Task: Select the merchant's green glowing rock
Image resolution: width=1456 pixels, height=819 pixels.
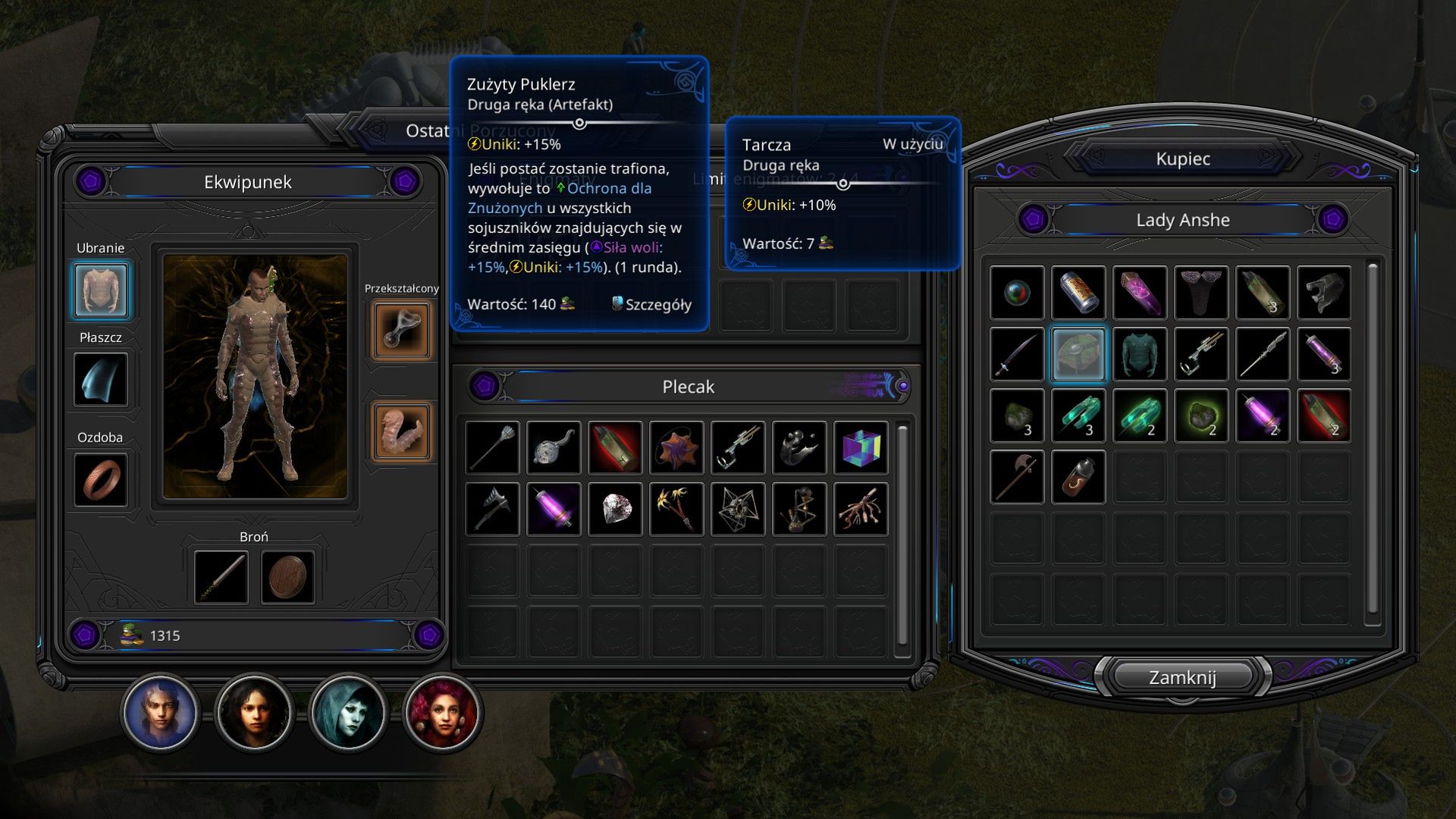Action: click(1200, 416)
